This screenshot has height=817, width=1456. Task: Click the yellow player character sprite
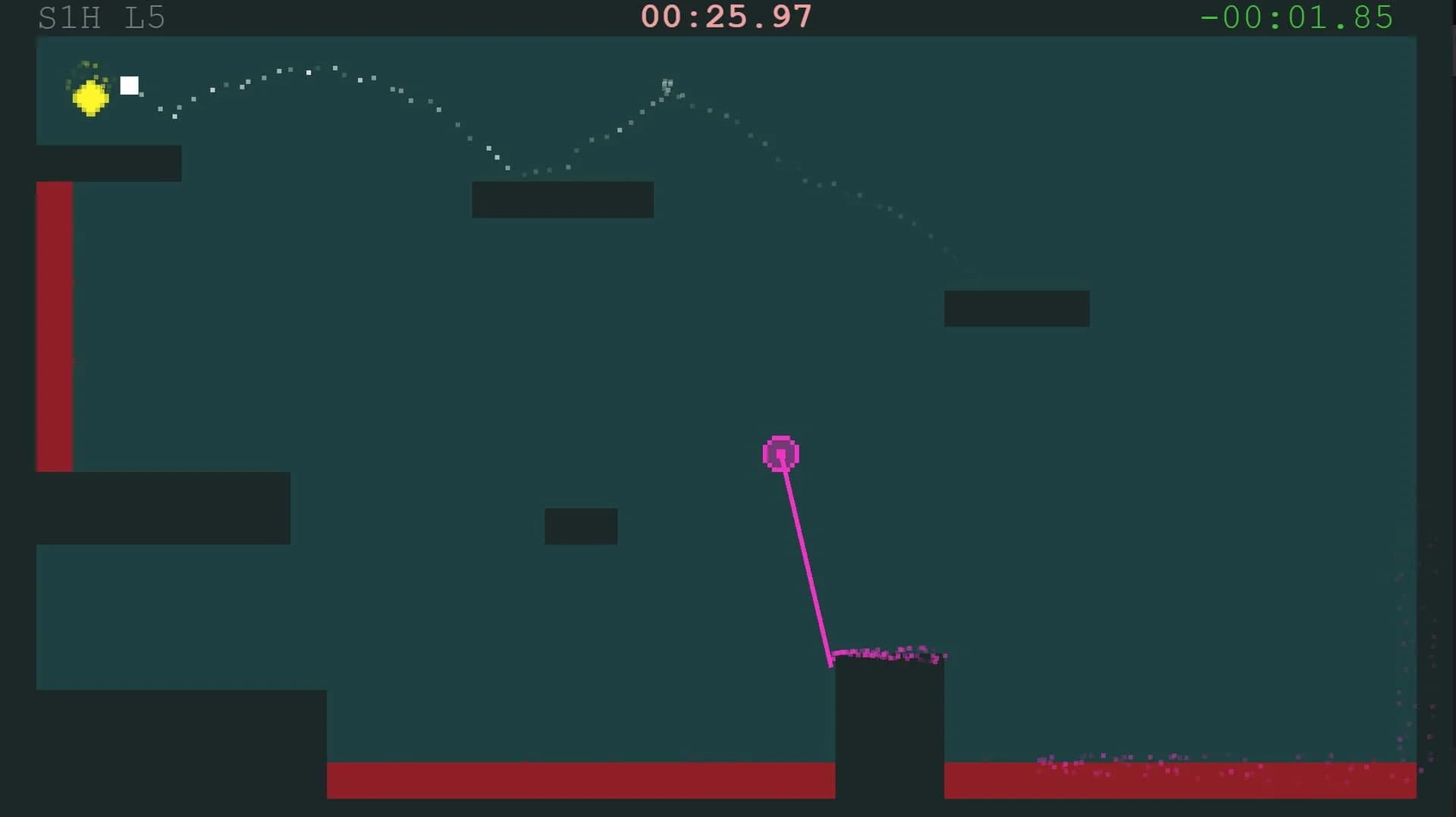coord(89,97)
